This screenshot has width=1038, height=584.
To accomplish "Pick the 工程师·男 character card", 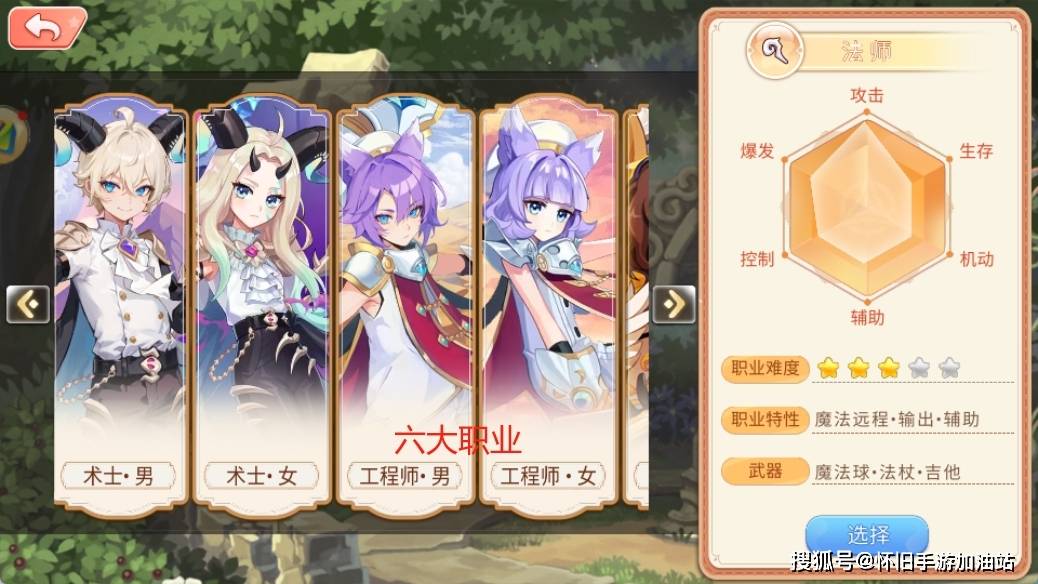I will pyautogui.click(x=405, y=300).
